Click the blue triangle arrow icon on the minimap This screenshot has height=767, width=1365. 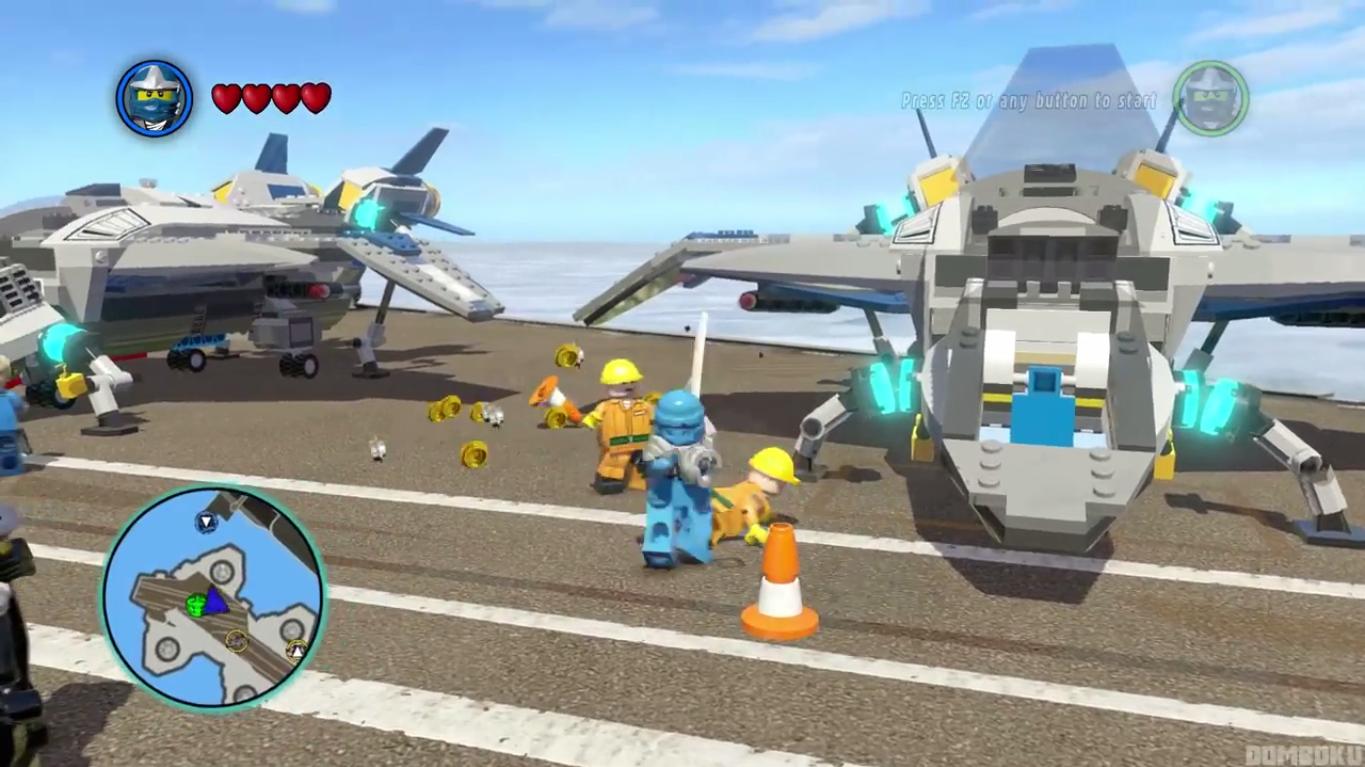click(x=217, y=602)
